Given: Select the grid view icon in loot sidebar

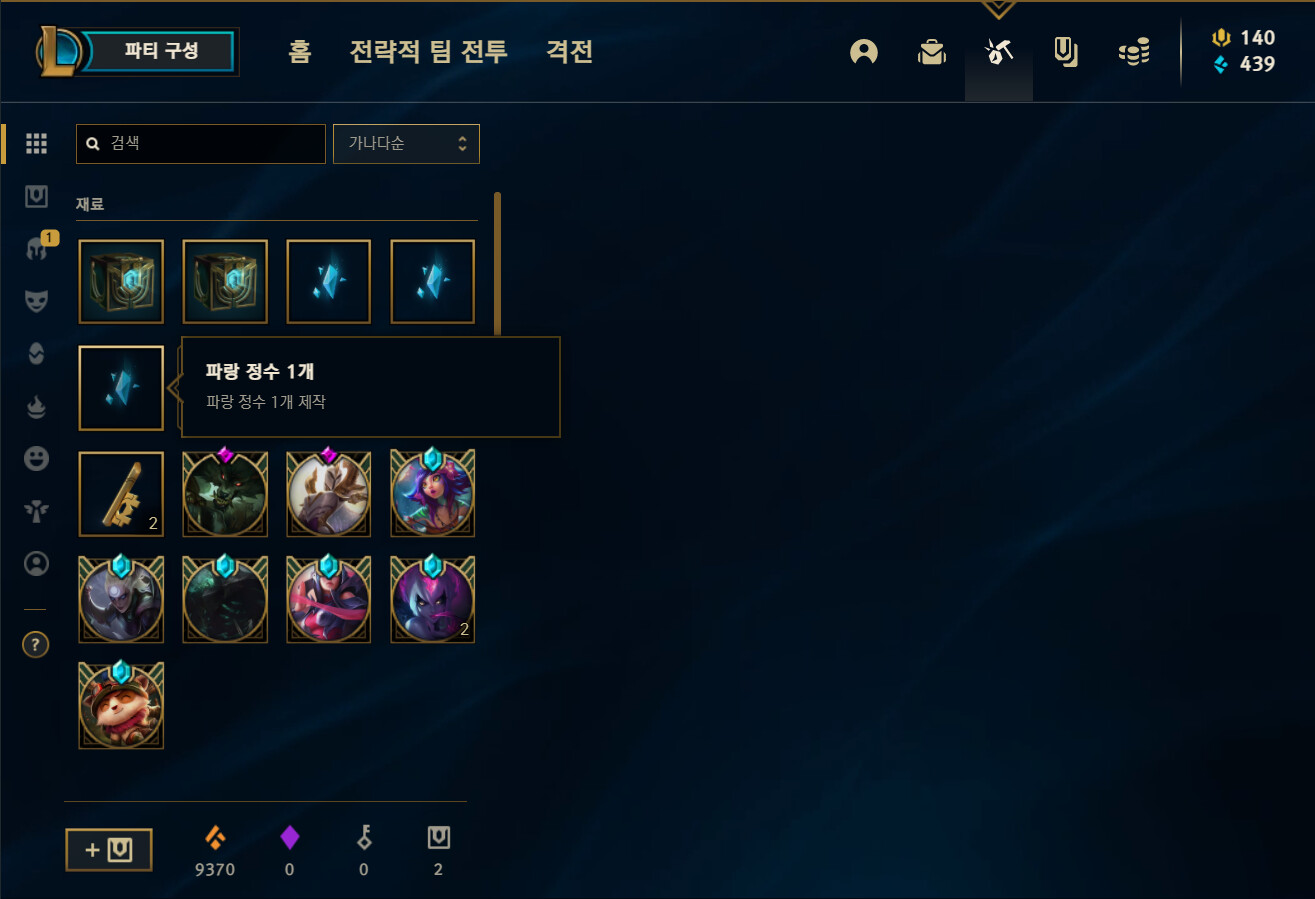Looking at the screenshot, I should coord(36,144).
